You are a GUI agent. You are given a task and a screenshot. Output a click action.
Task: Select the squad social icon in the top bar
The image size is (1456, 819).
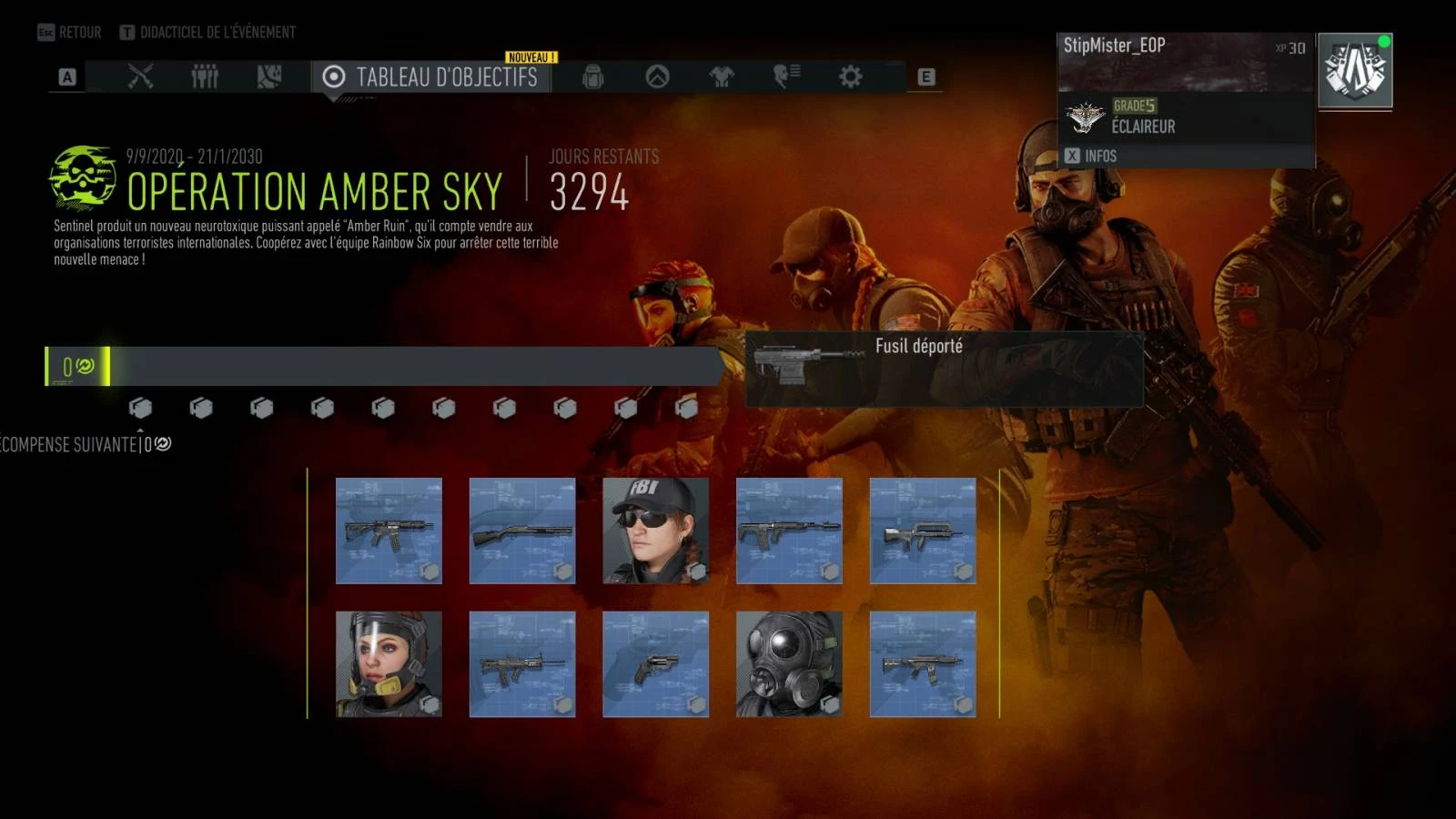pos(205,76)
